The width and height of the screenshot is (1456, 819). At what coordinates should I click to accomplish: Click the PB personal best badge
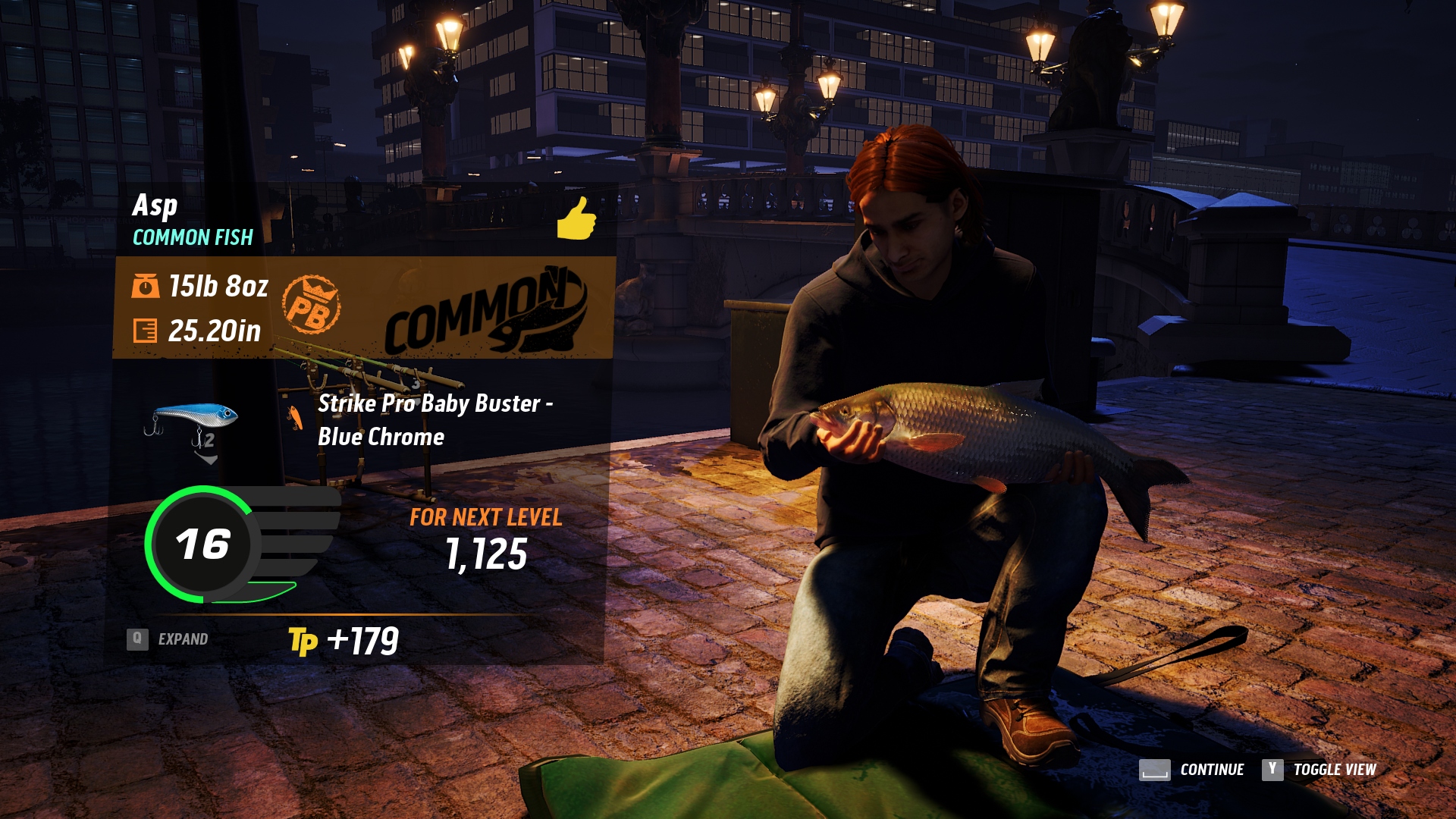pos(311,306)
